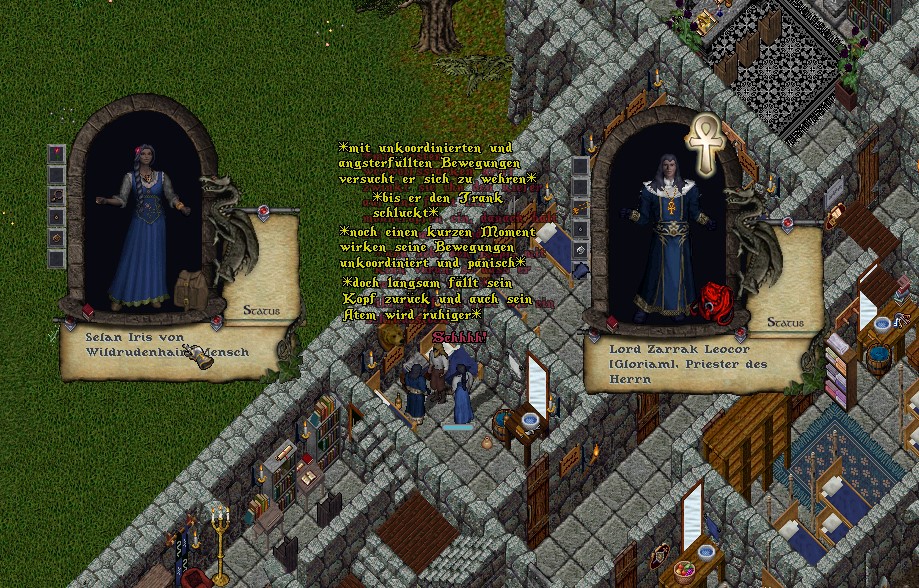This screenshot has width=919, height=588.
Task: Open the red book on Selan Iris's paperdoll
Action: (x=86, y=311)
